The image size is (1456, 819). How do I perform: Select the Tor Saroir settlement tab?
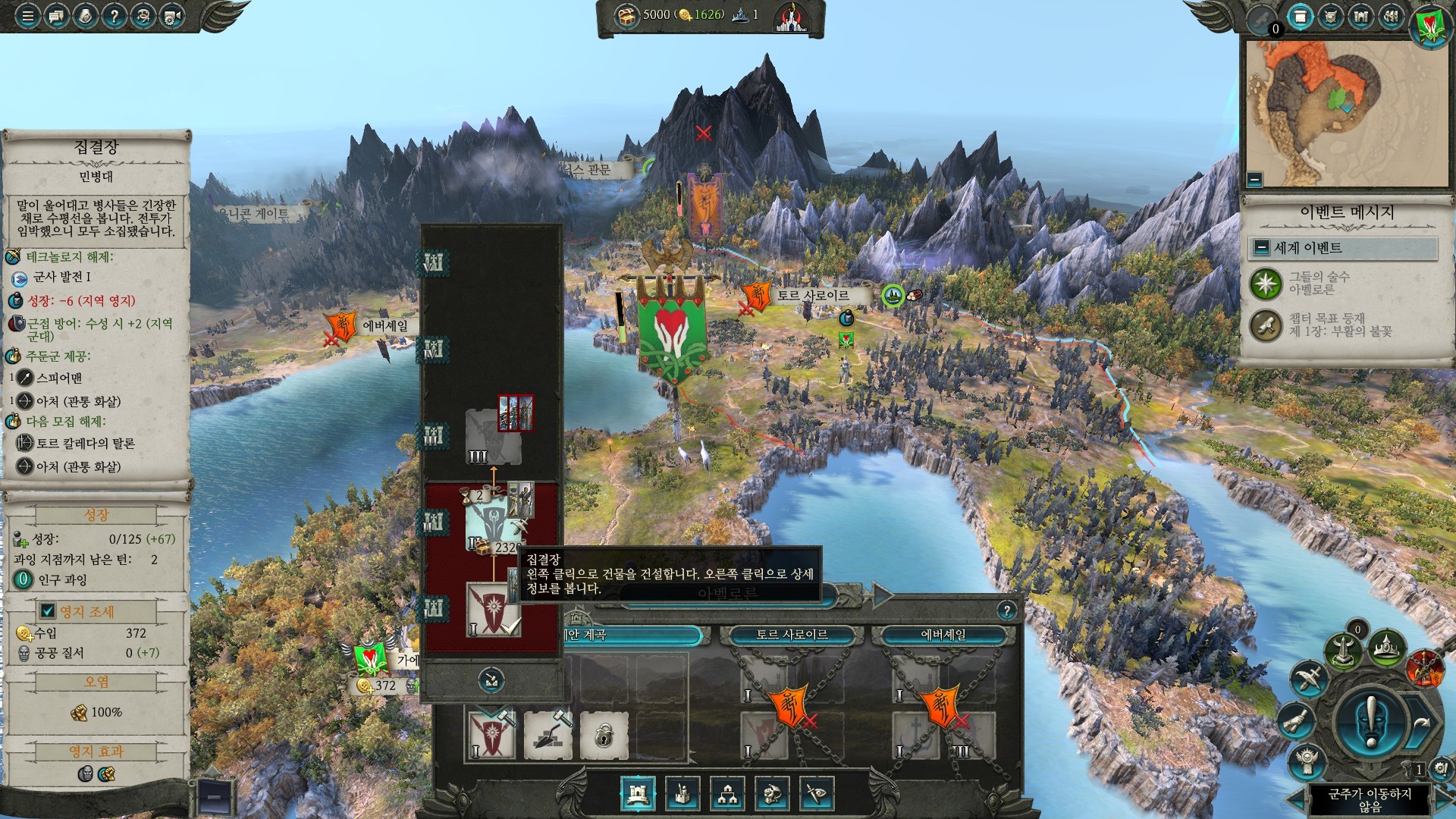click(792, 635)
